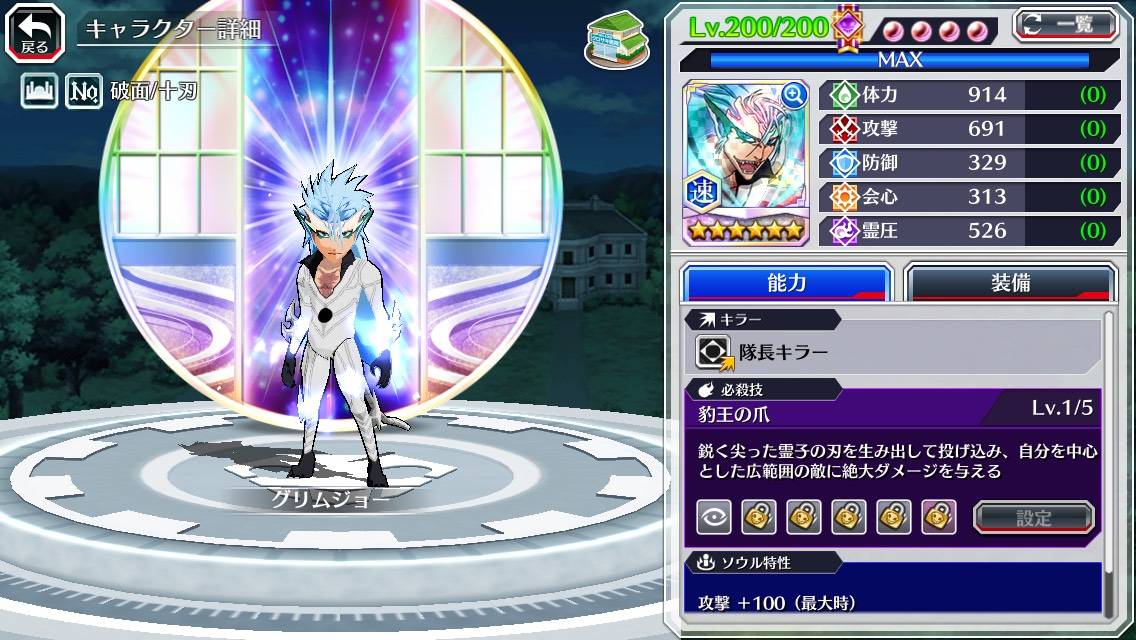1136x640 pixels.
Task: Tap the eye icon for special move preview
Action: pyautogui.click(x=713, y=517)
